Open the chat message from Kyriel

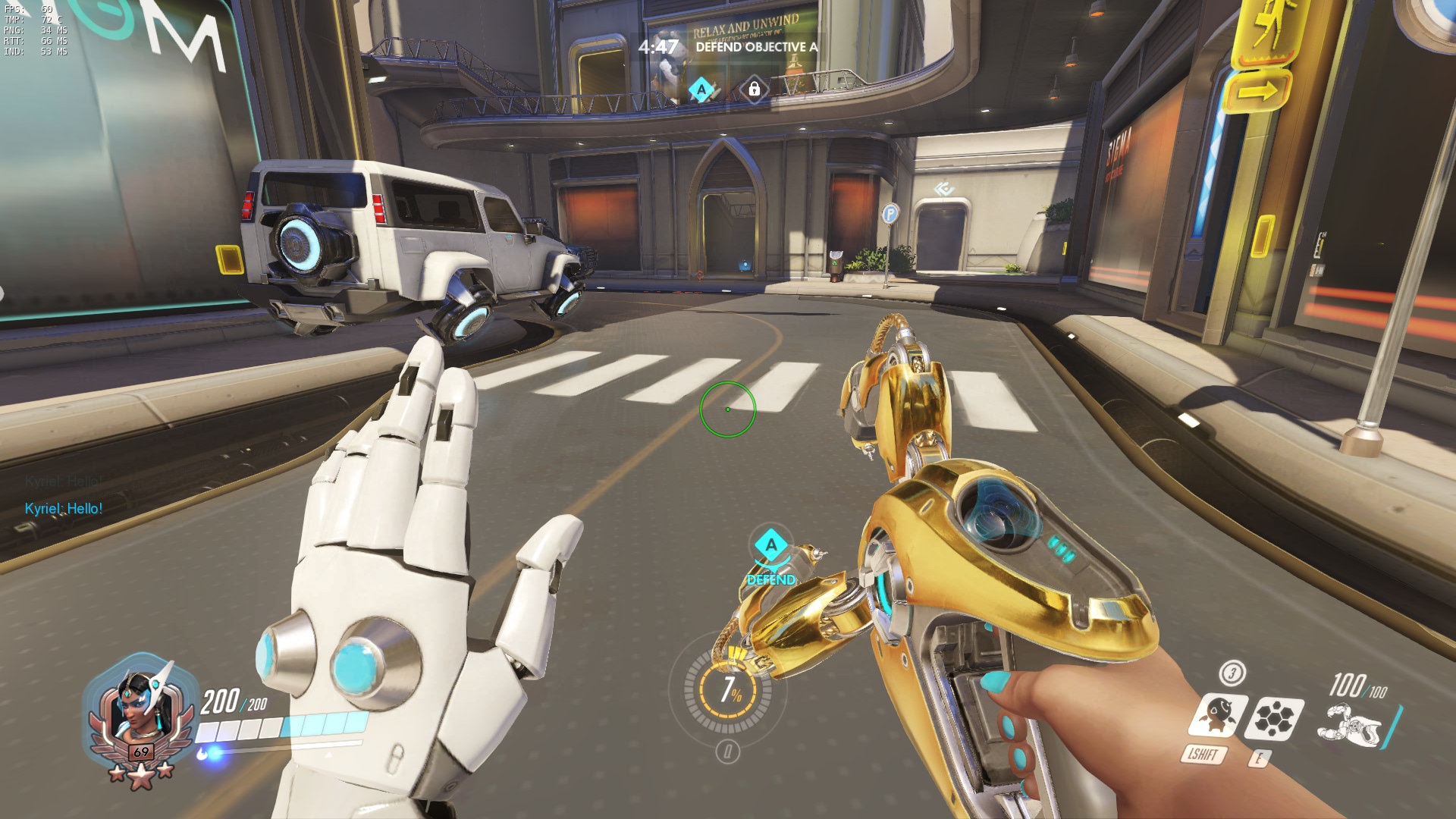coord(64,509)
